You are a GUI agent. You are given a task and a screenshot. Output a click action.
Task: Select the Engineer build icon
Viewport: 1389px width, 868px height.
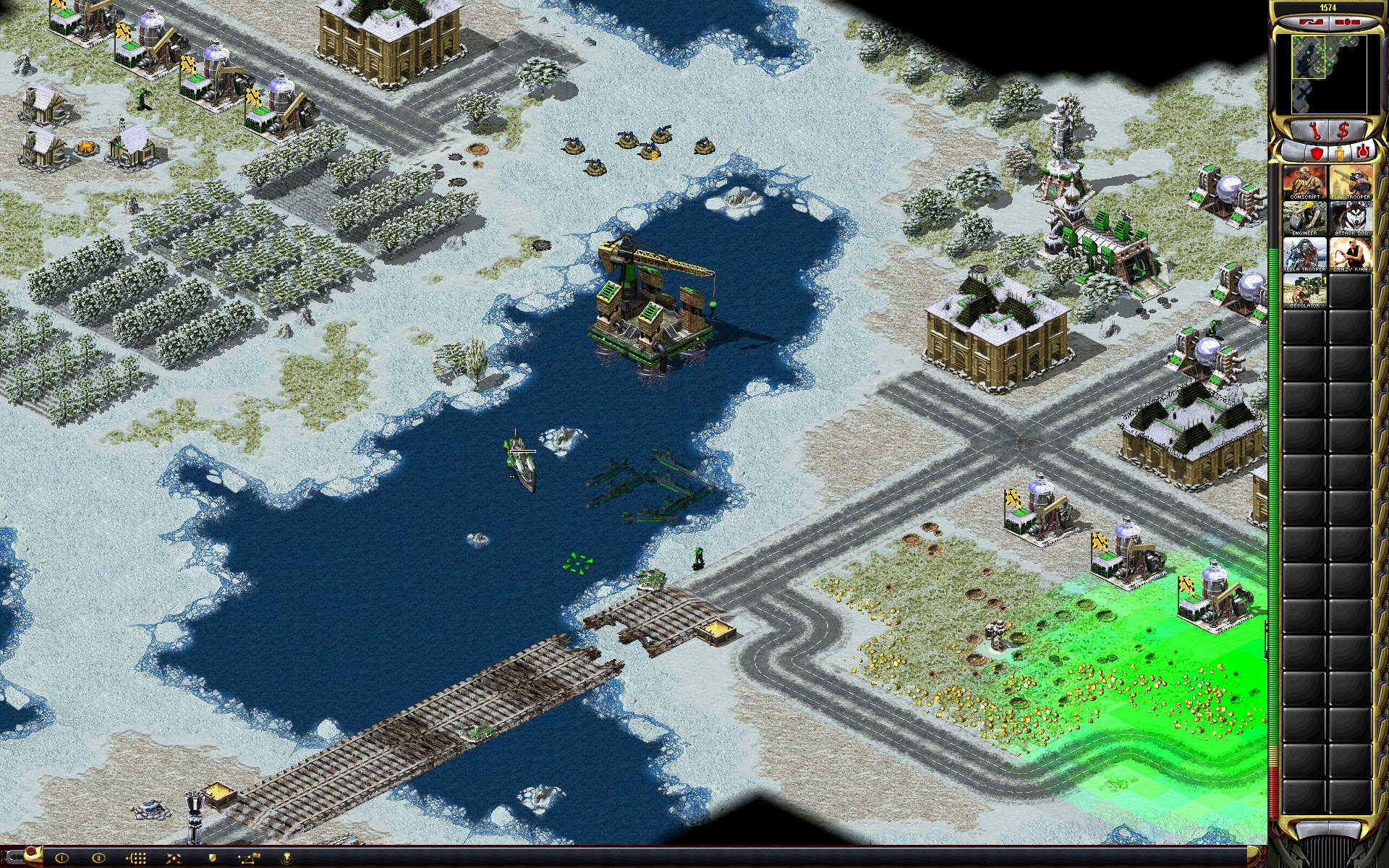click(1304, 218)
